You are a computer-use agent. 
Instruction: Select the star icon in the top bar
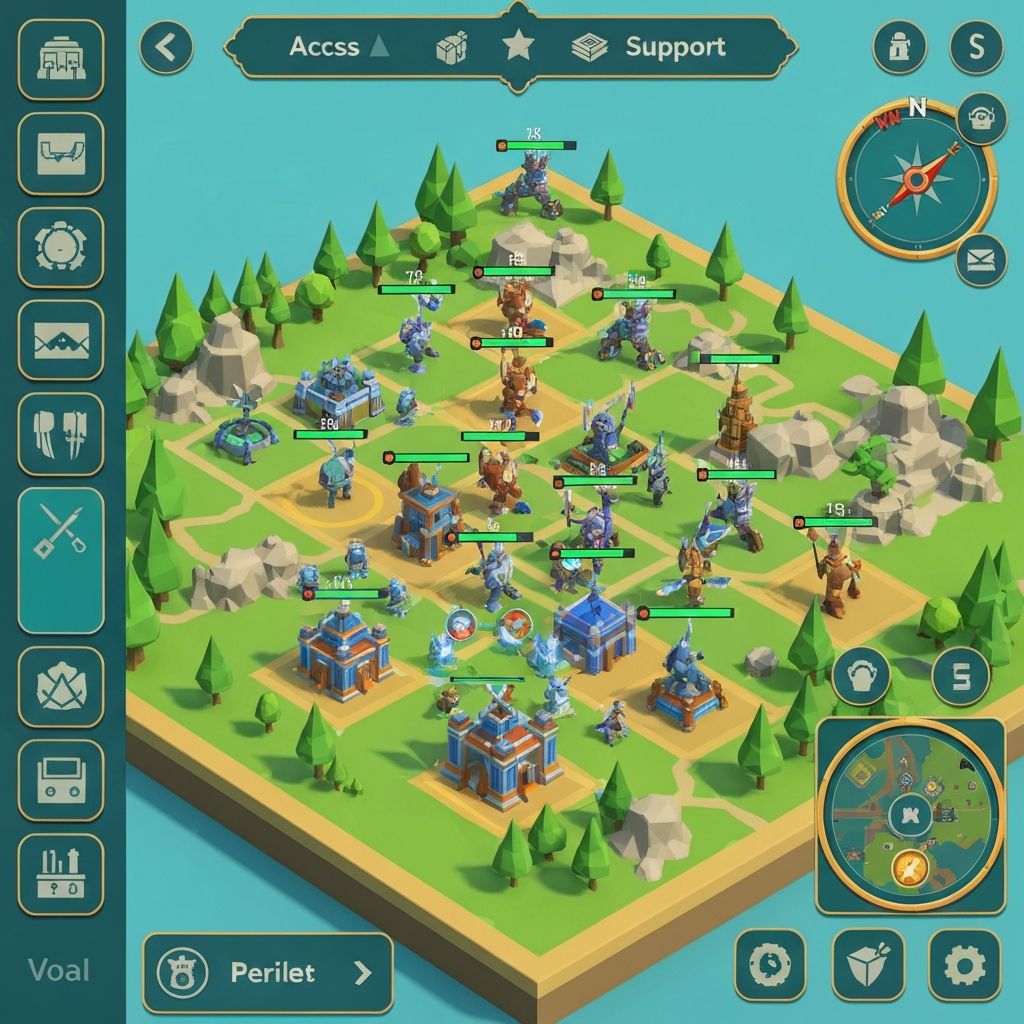[518, 47]
